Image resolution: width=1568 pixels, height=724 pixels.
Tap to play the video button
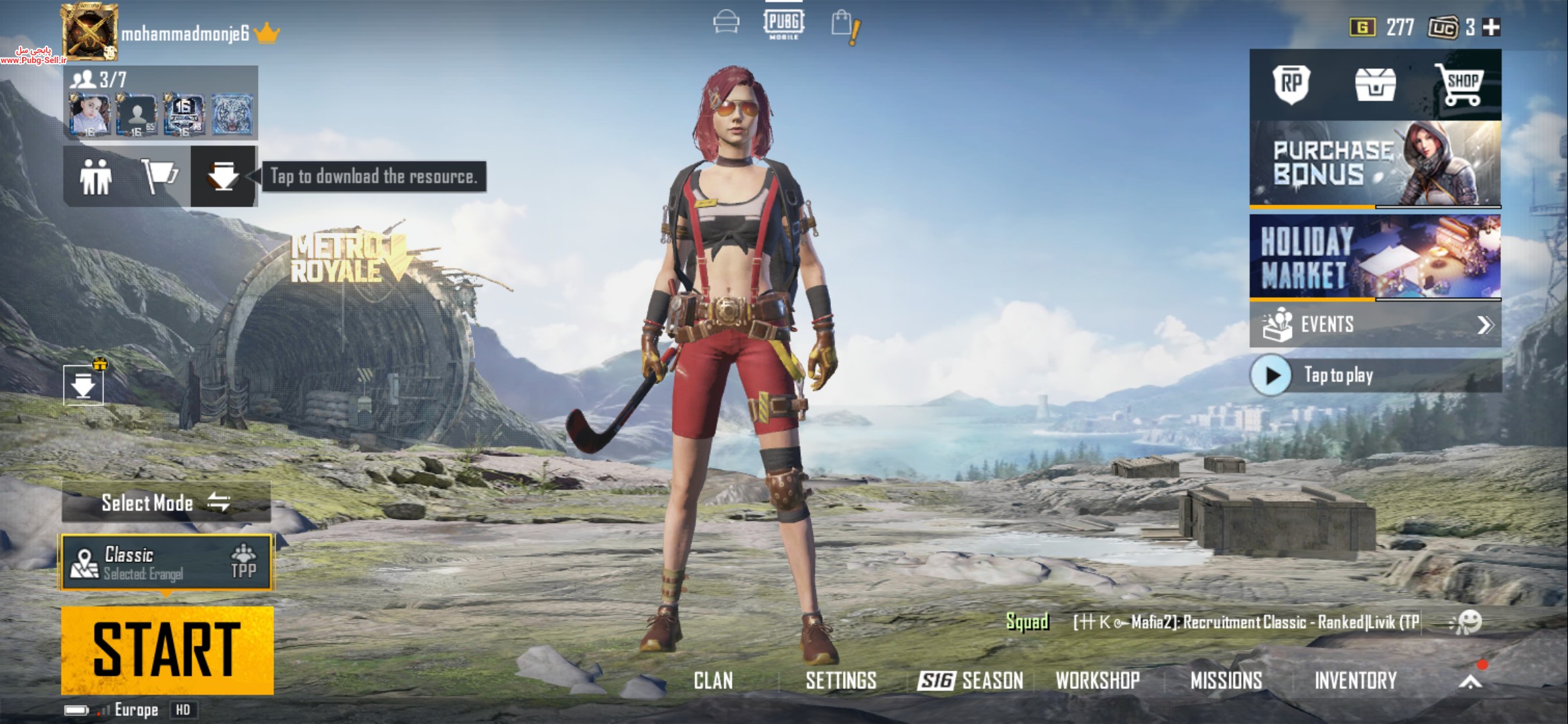[x=1271, y=375]
